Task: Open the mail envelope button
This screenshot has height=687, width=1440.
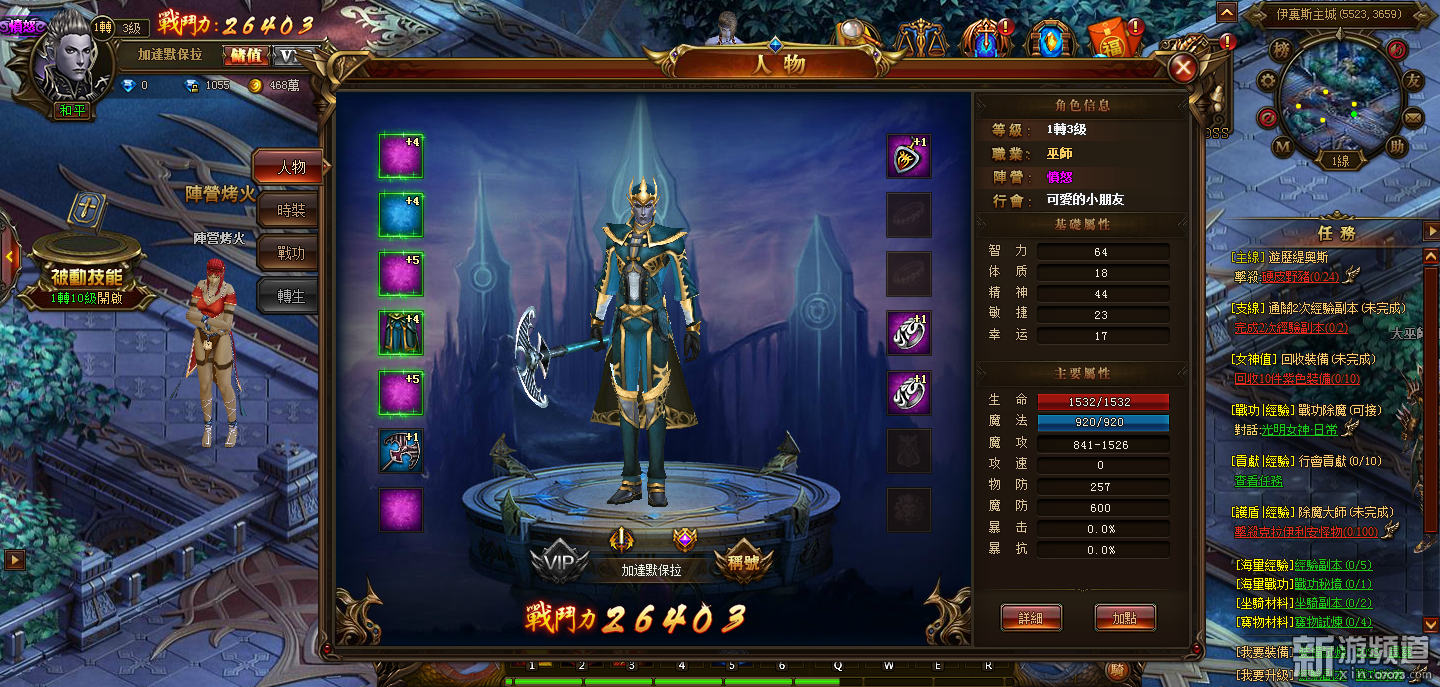Action: 1412,118
